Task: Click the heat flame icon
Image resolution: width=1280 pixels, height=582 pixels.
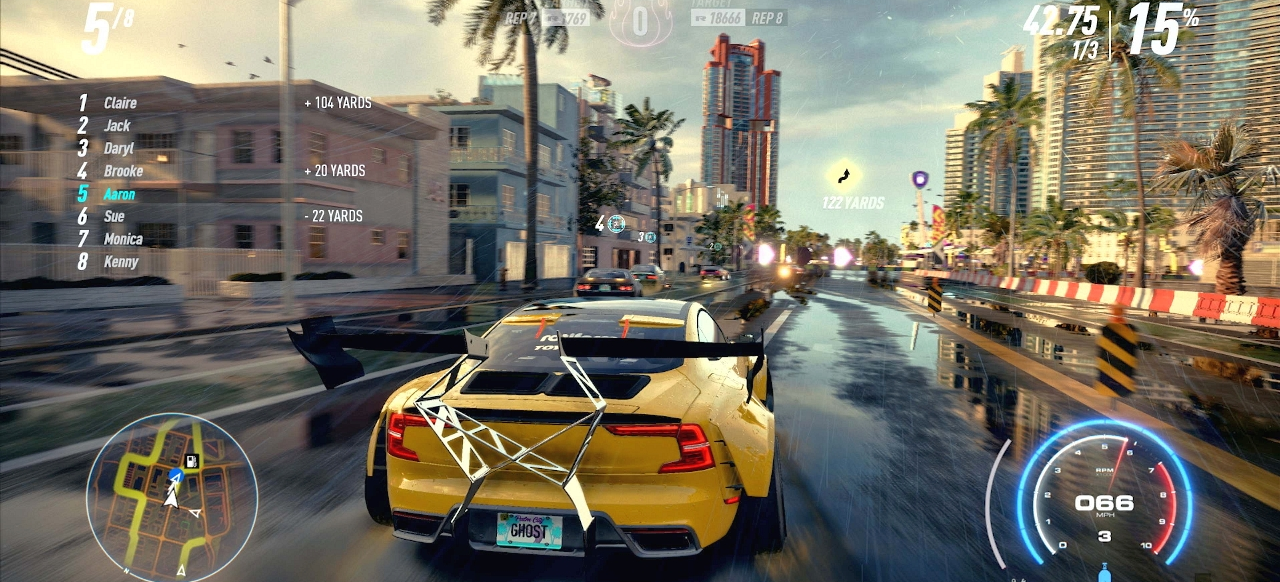Action: tap(640, 22)
